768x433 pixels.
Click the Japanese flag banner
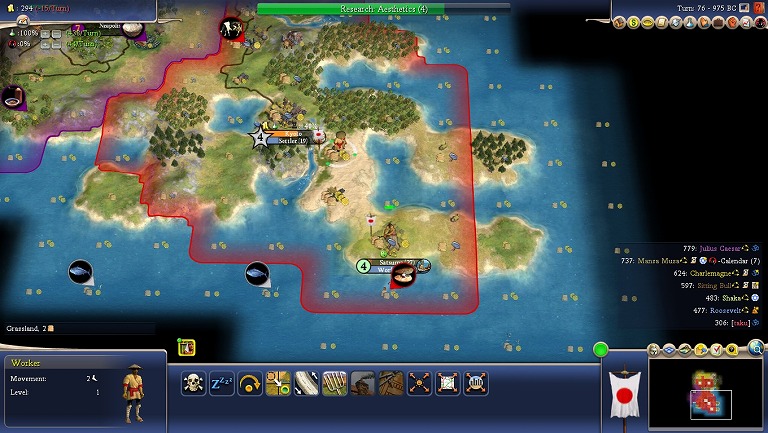click(624, 395)
